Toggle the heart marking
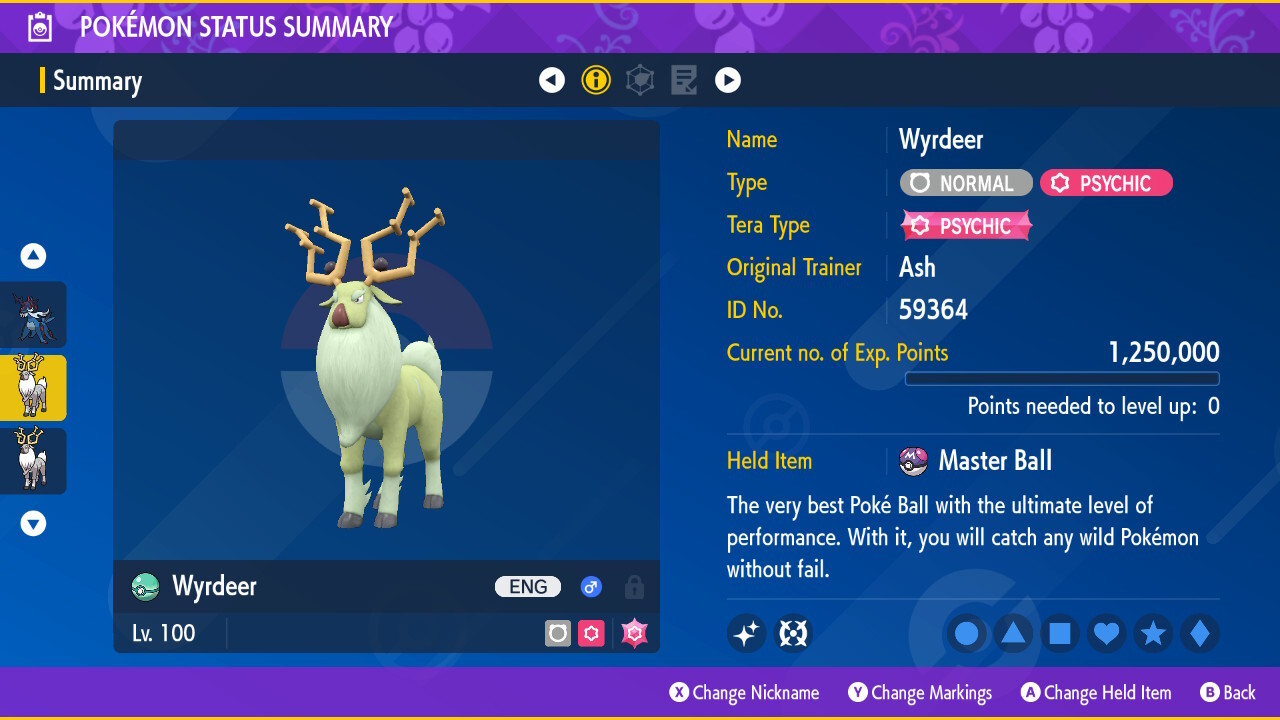The width and height of the screenshot is (1280, 720). (x=1107, y=634)
